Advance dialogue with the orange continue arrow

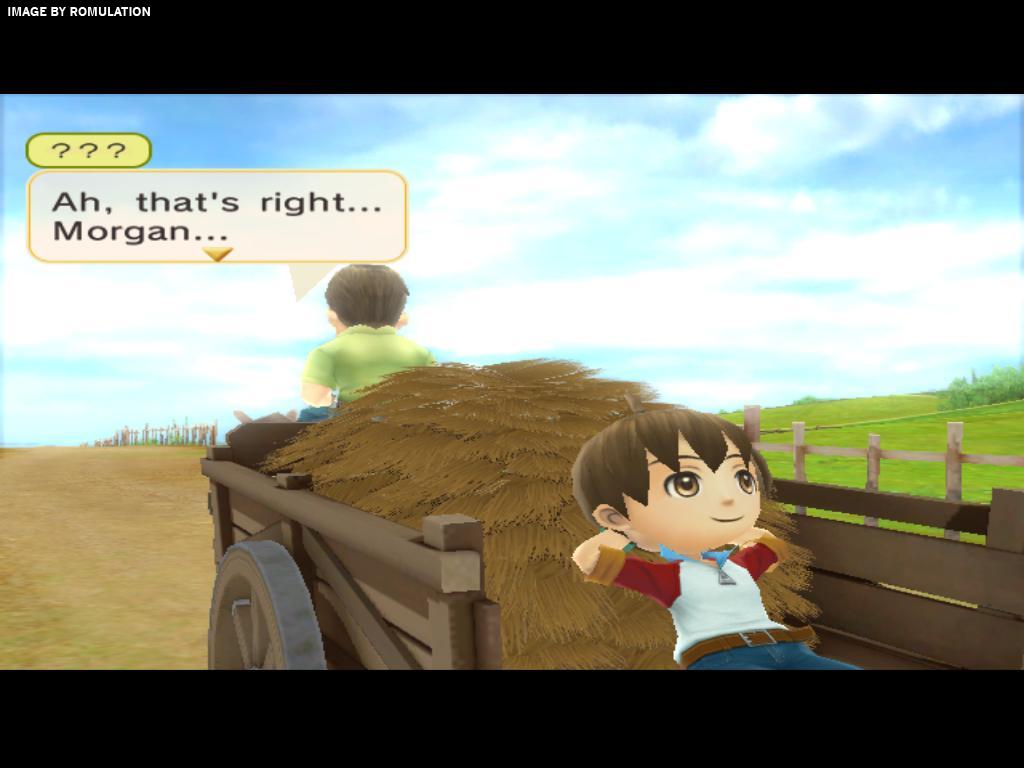[217, 255]
